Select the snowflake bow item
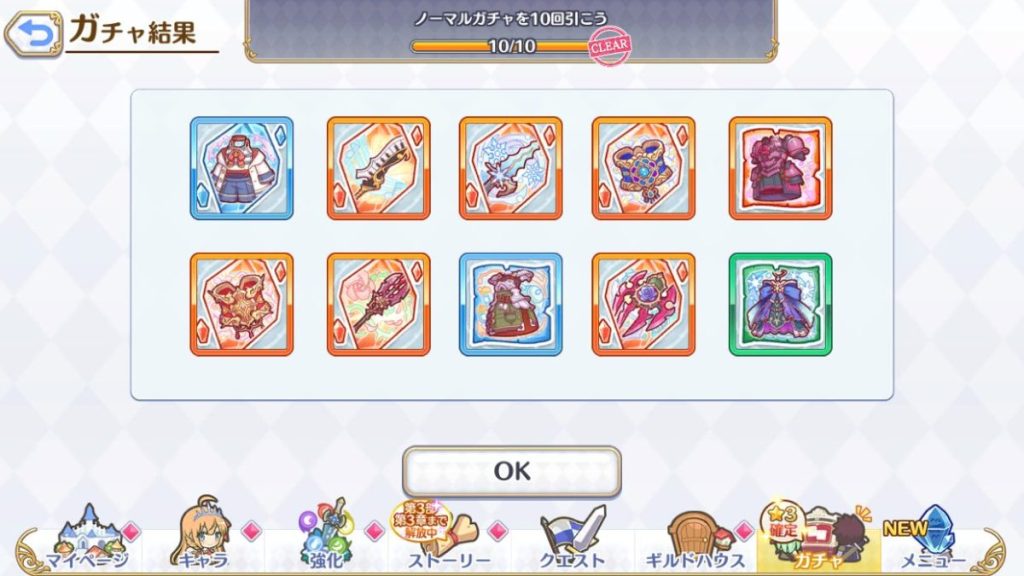This screenshot has height=576, width=1024. 511,168
